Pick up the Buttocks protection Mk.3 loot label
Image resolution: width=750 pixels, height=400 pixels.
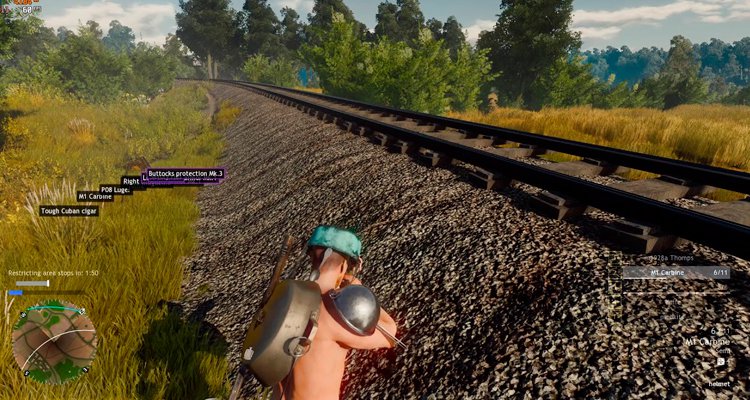(185, 174)
